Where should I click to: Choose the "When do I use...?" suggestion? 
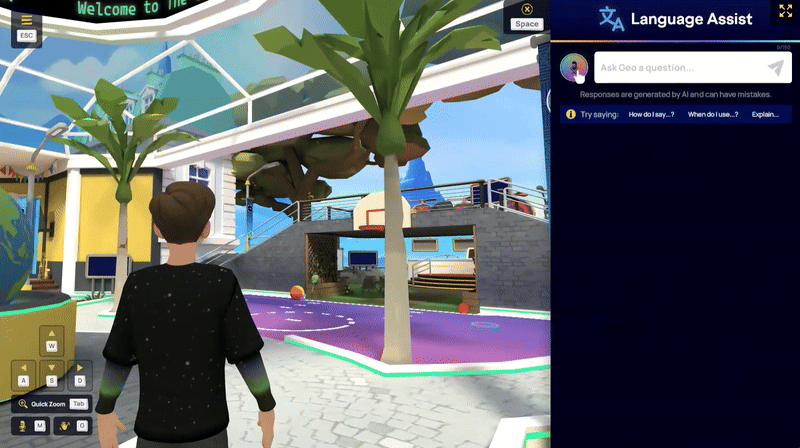[x=713, y=114]
